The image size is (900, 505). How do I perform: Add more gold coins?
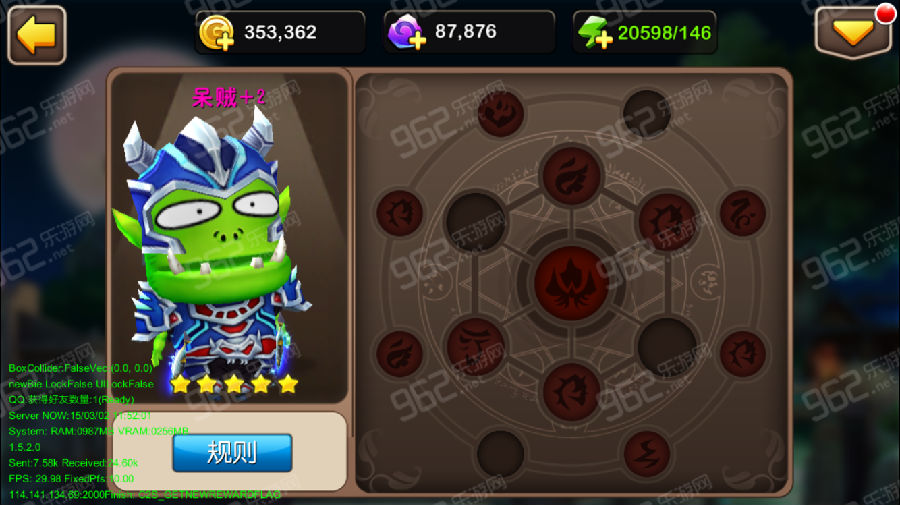[x=216, y=34]
